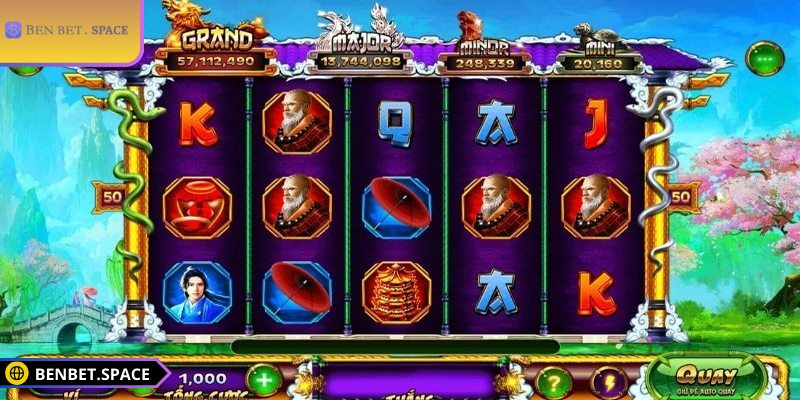Open the question mark help button
Screen dimensions: 800x400
553,381
